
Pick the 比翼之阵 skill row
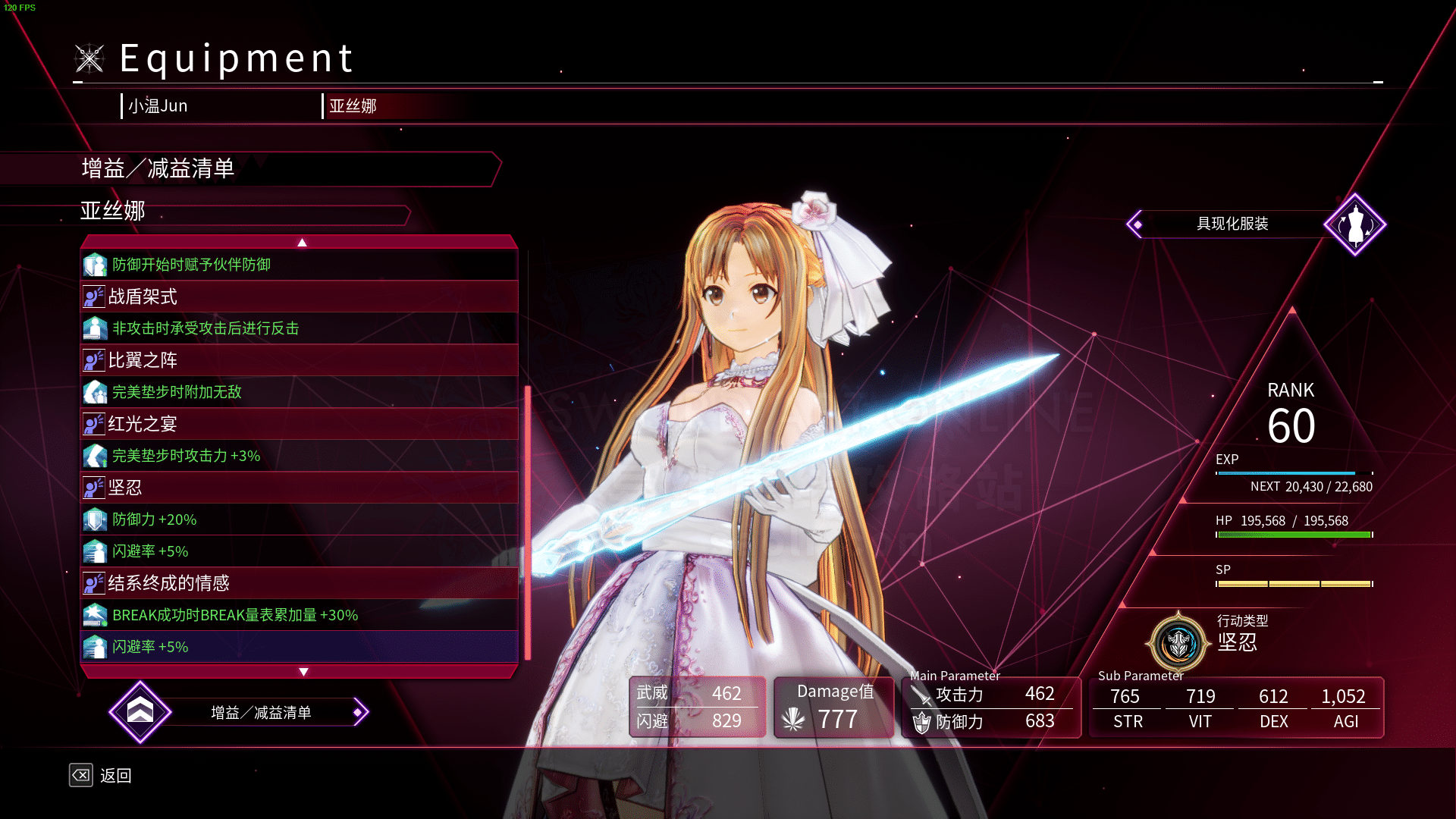point(299,360)
